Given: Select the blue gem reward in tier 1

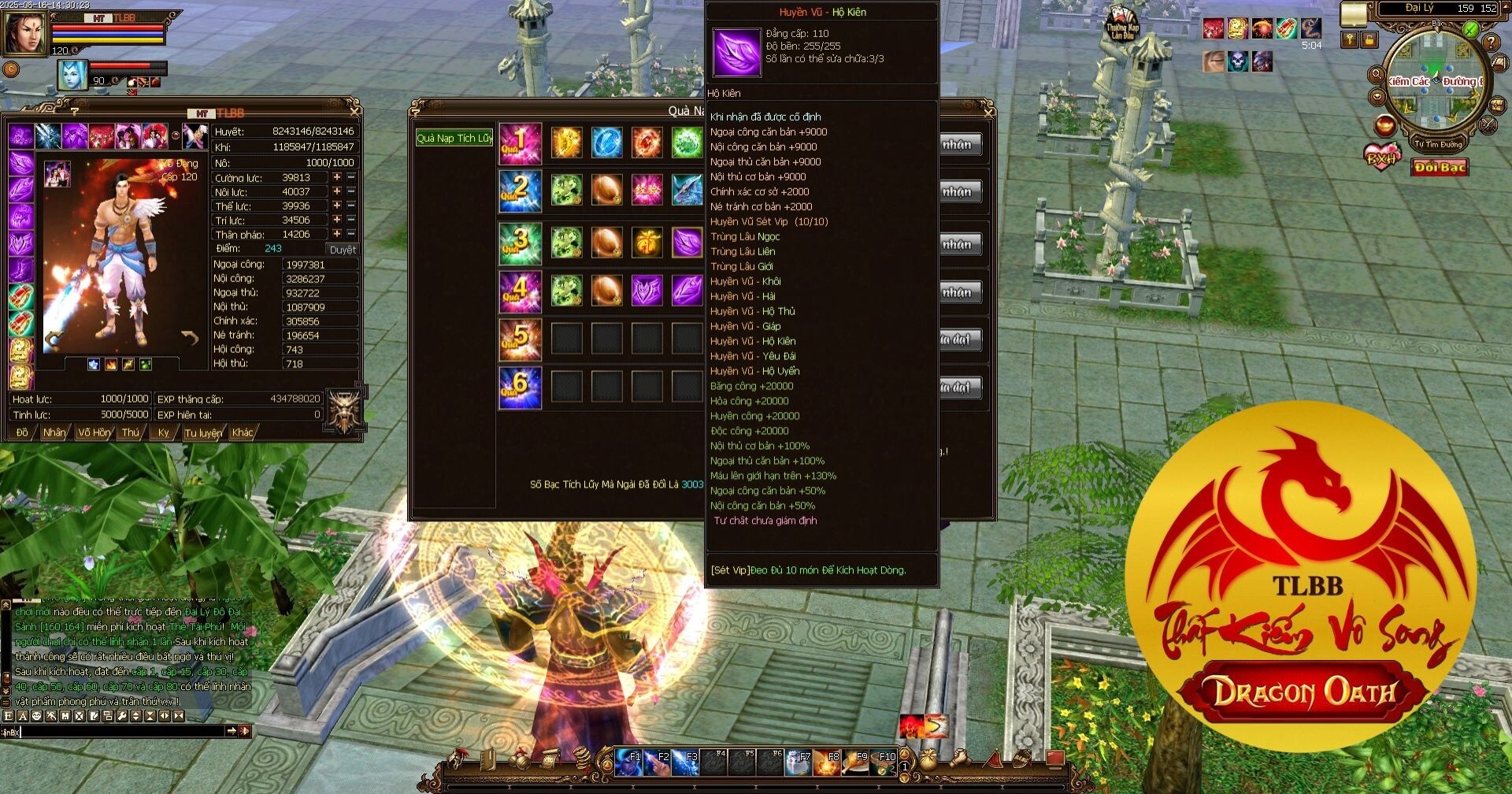Looking at the screenshot, I should [x=606, y=143].
